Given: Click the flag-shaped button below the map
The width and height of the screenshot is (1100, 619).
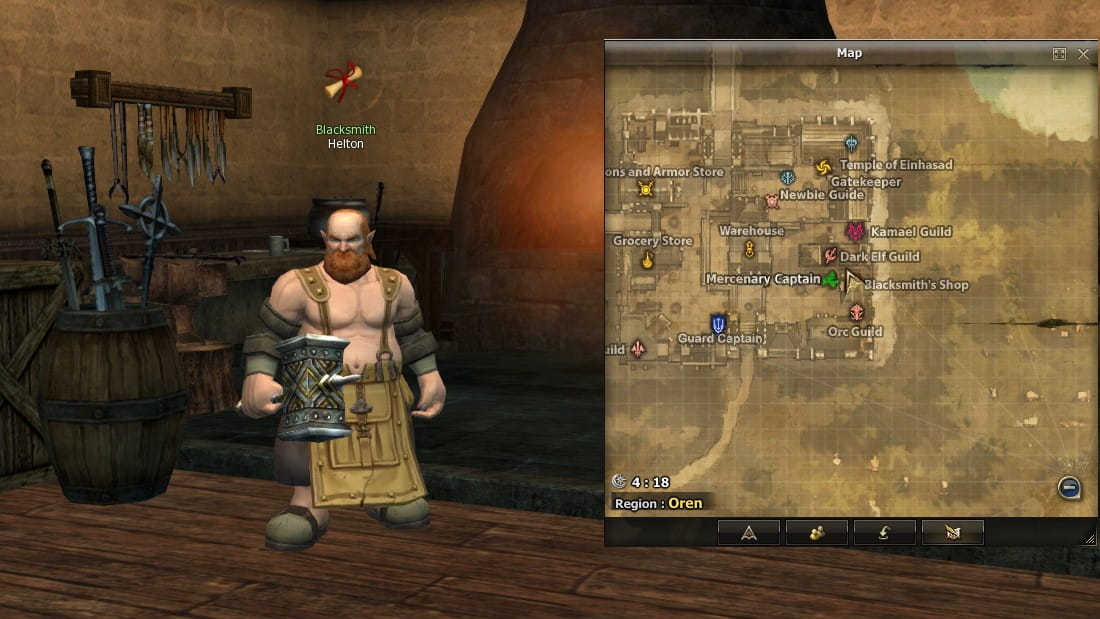Looking at the screenshot, I should point(953,533).
